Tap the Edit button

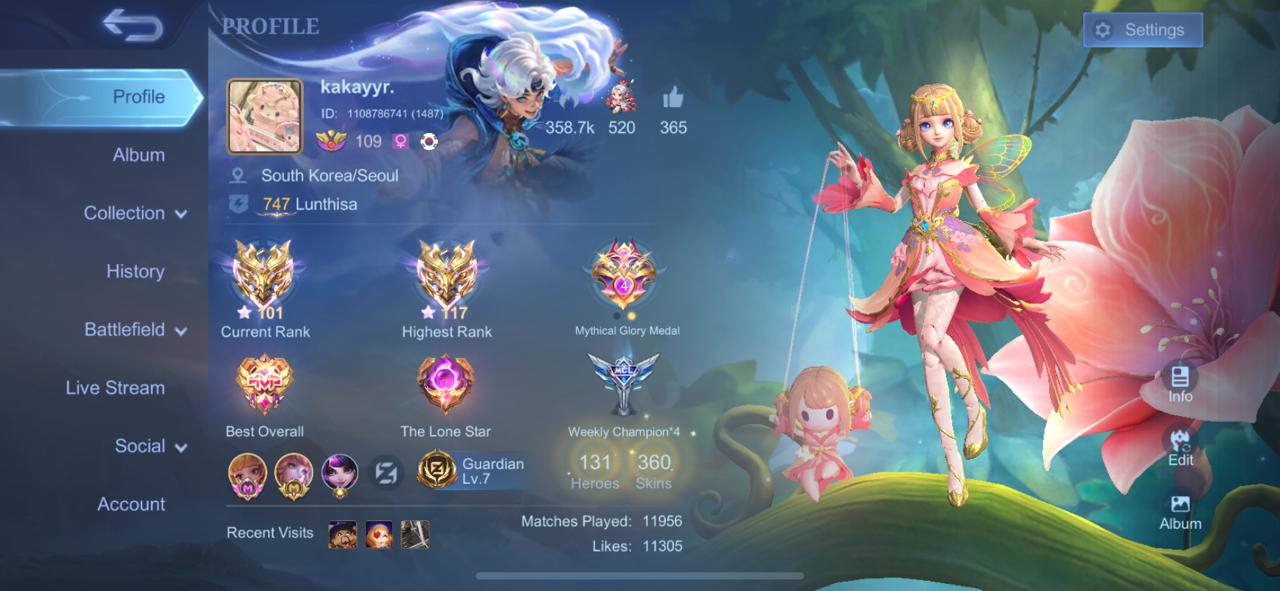1180,445
